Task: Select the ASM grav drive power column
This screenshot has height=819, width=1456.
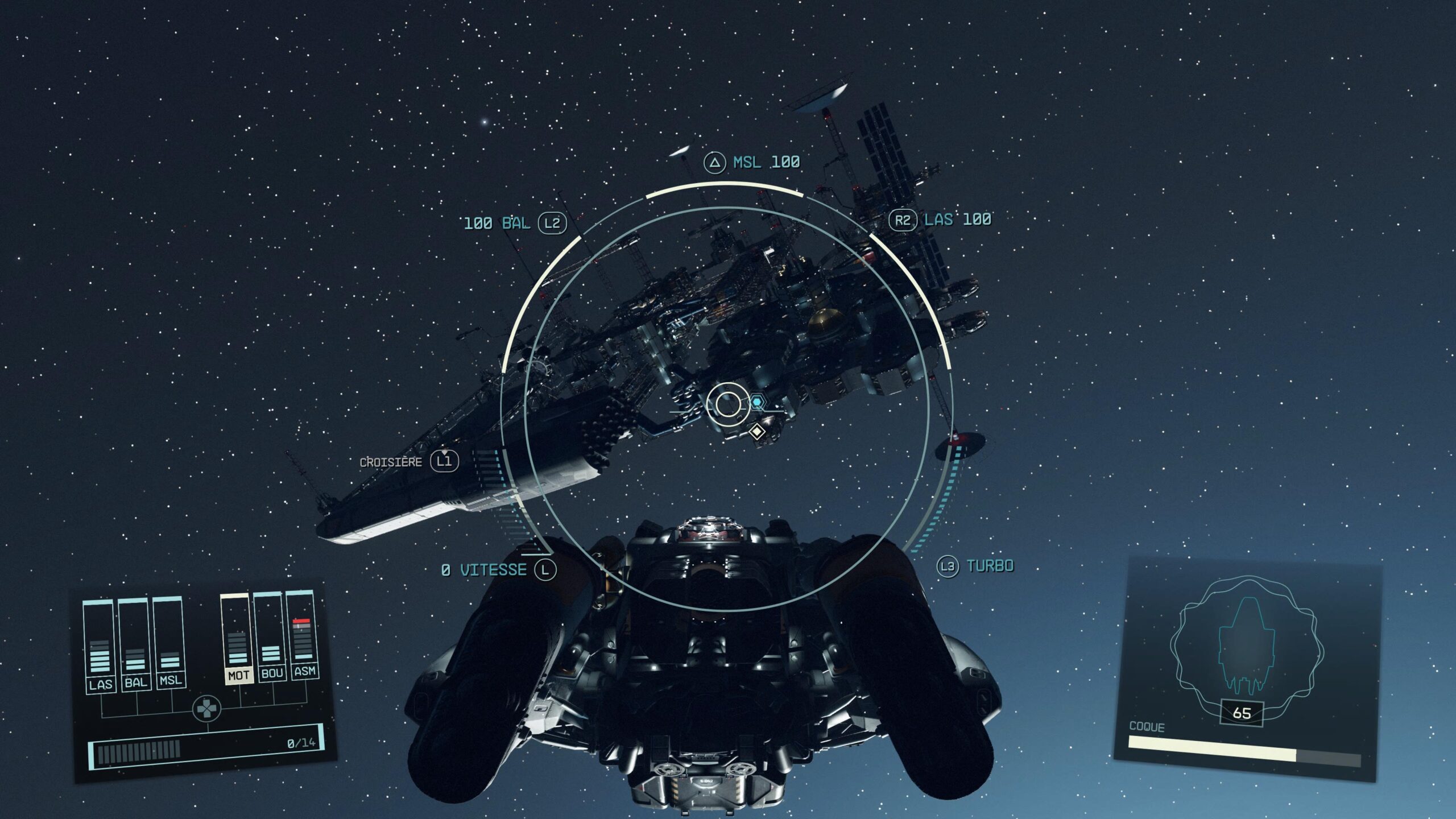Action: pyautogui.click(x=303, y=634)
